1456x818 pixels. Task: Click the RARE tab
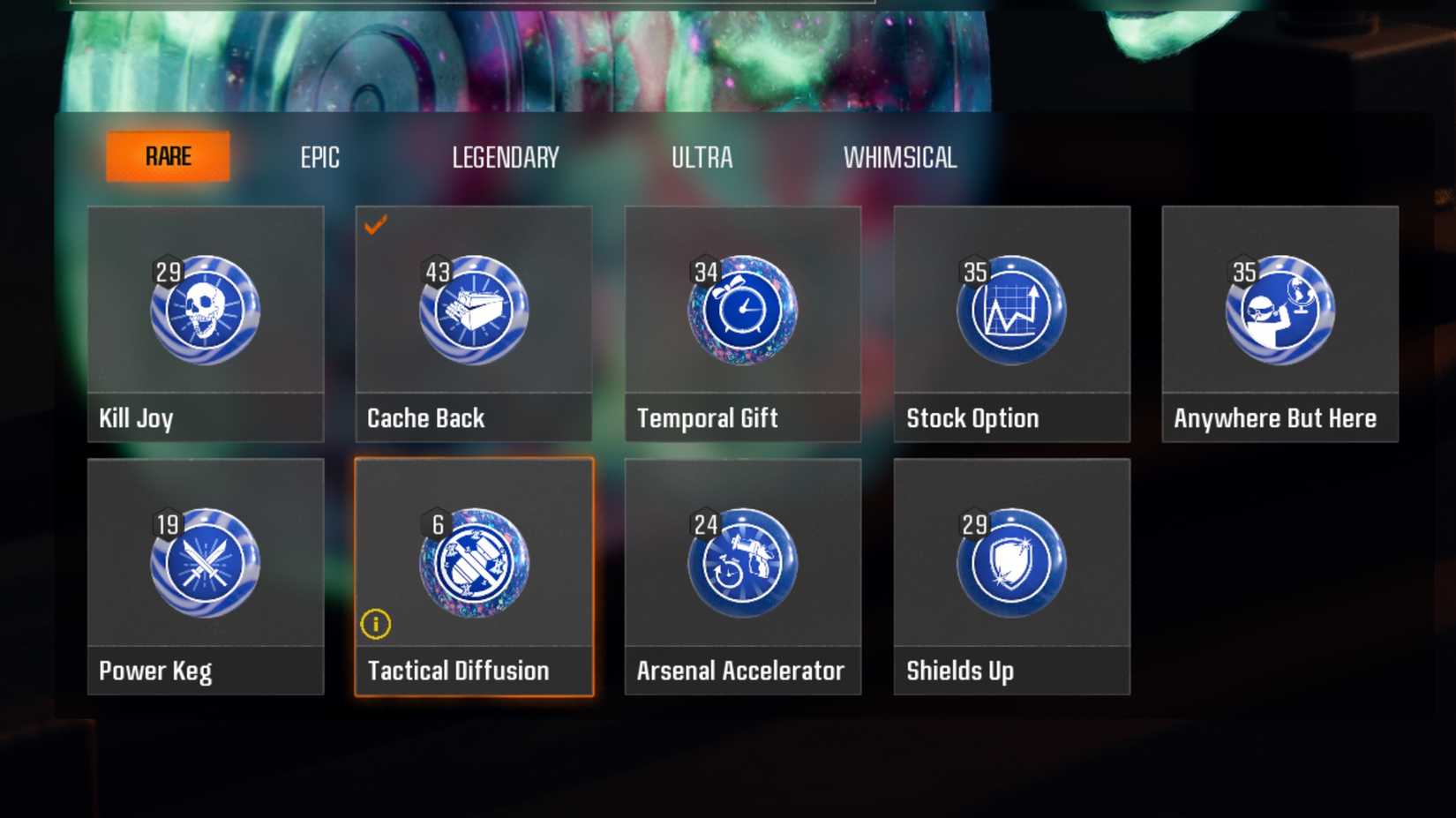[x=168, y=155]
